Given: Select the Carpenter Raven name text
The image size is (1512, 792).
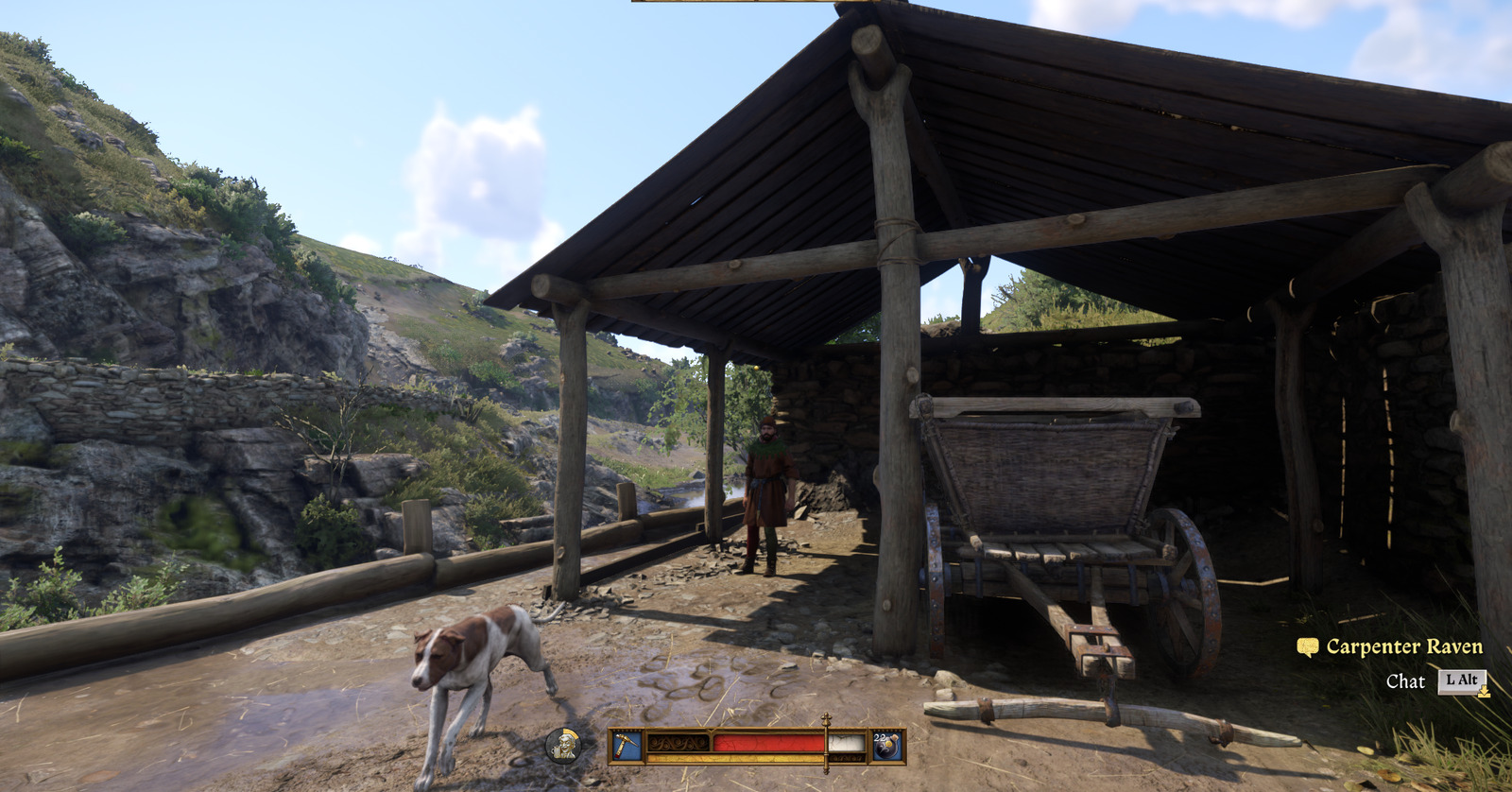Looking at the screenshot, I should 1404,646.
